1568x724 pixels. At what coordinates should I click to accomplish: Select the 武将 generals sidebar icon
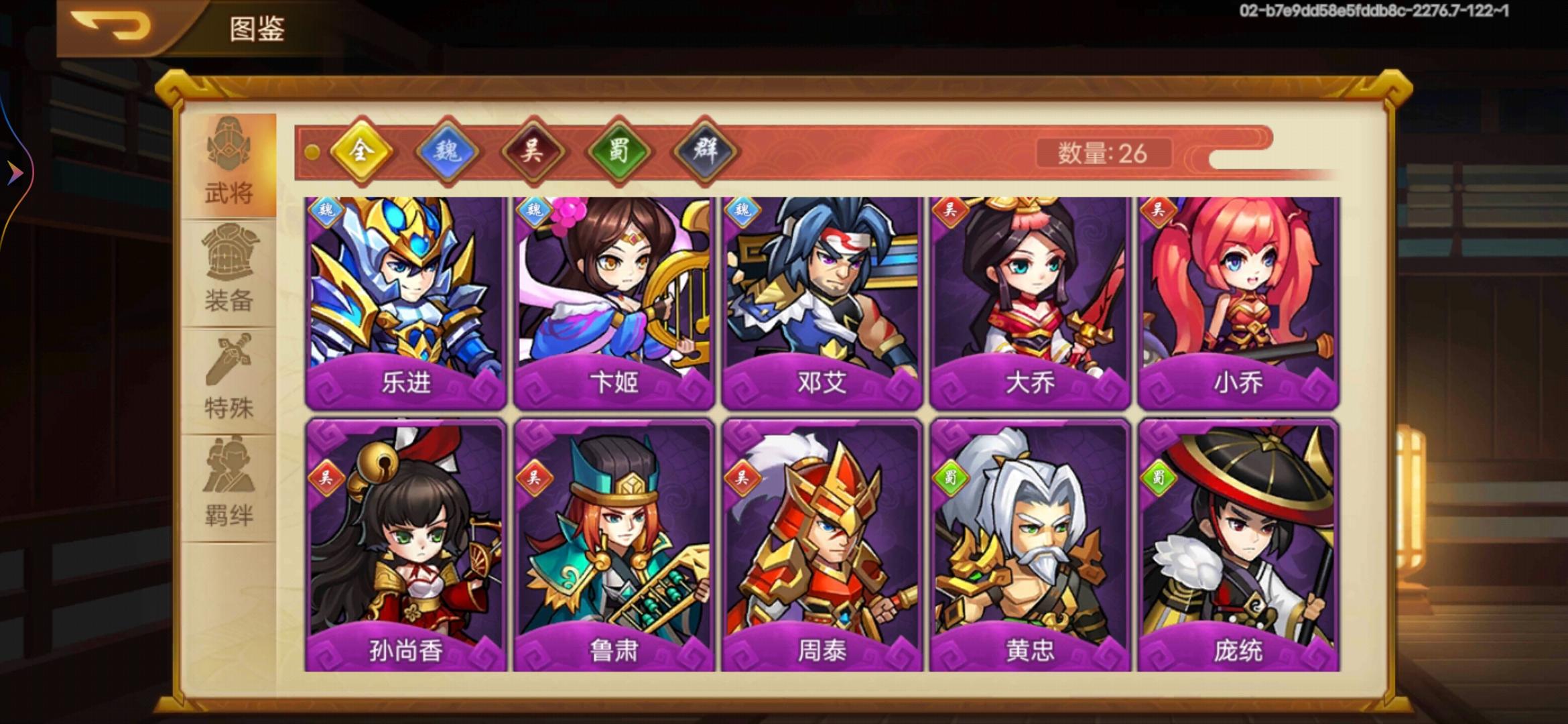coord(228,165)
